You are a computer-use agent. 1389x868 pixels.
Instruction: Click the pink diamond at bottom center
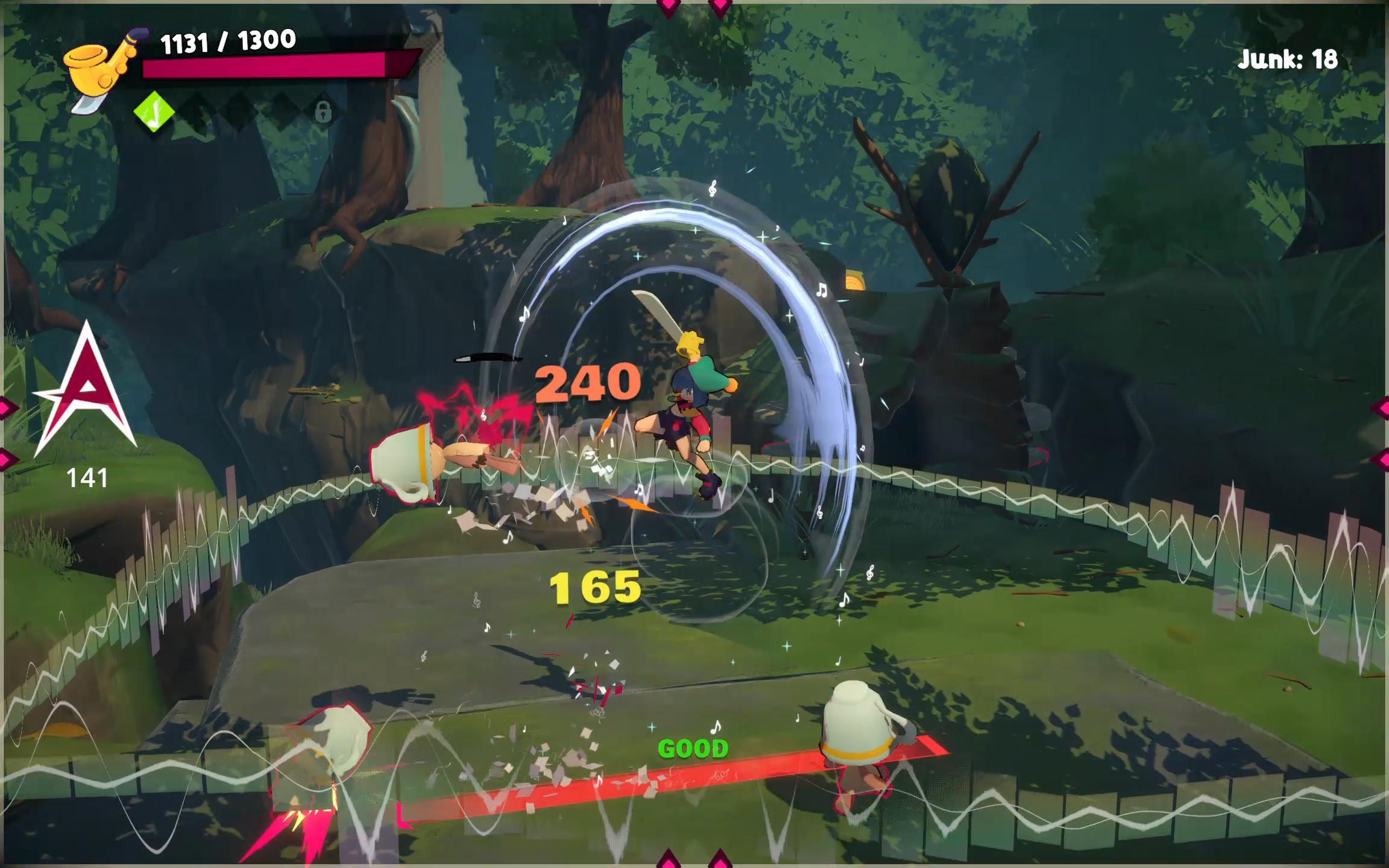point(669,862)
